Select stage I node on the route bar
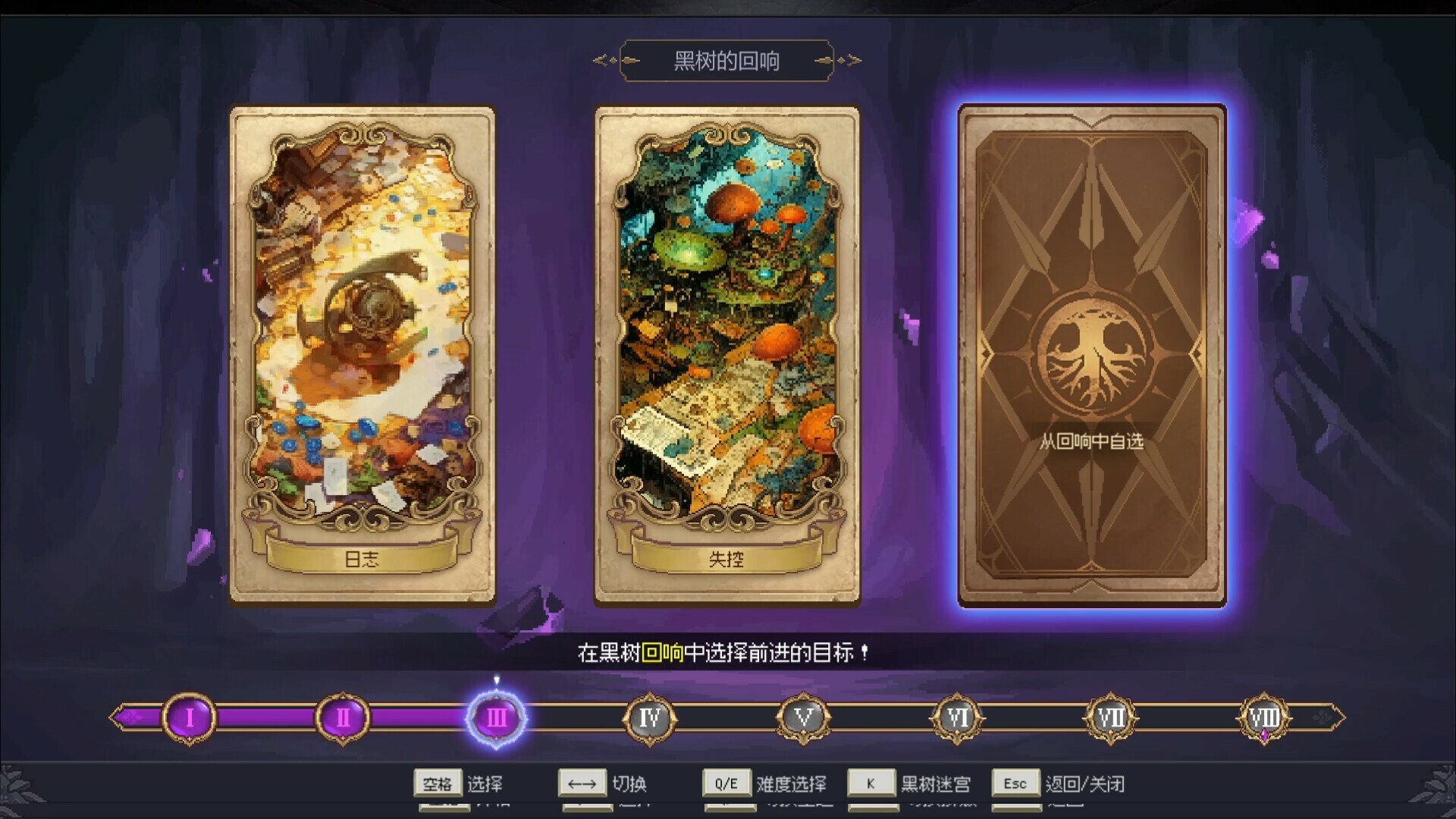This screenshot has height=819, width=1456. (x=188, y=718)
